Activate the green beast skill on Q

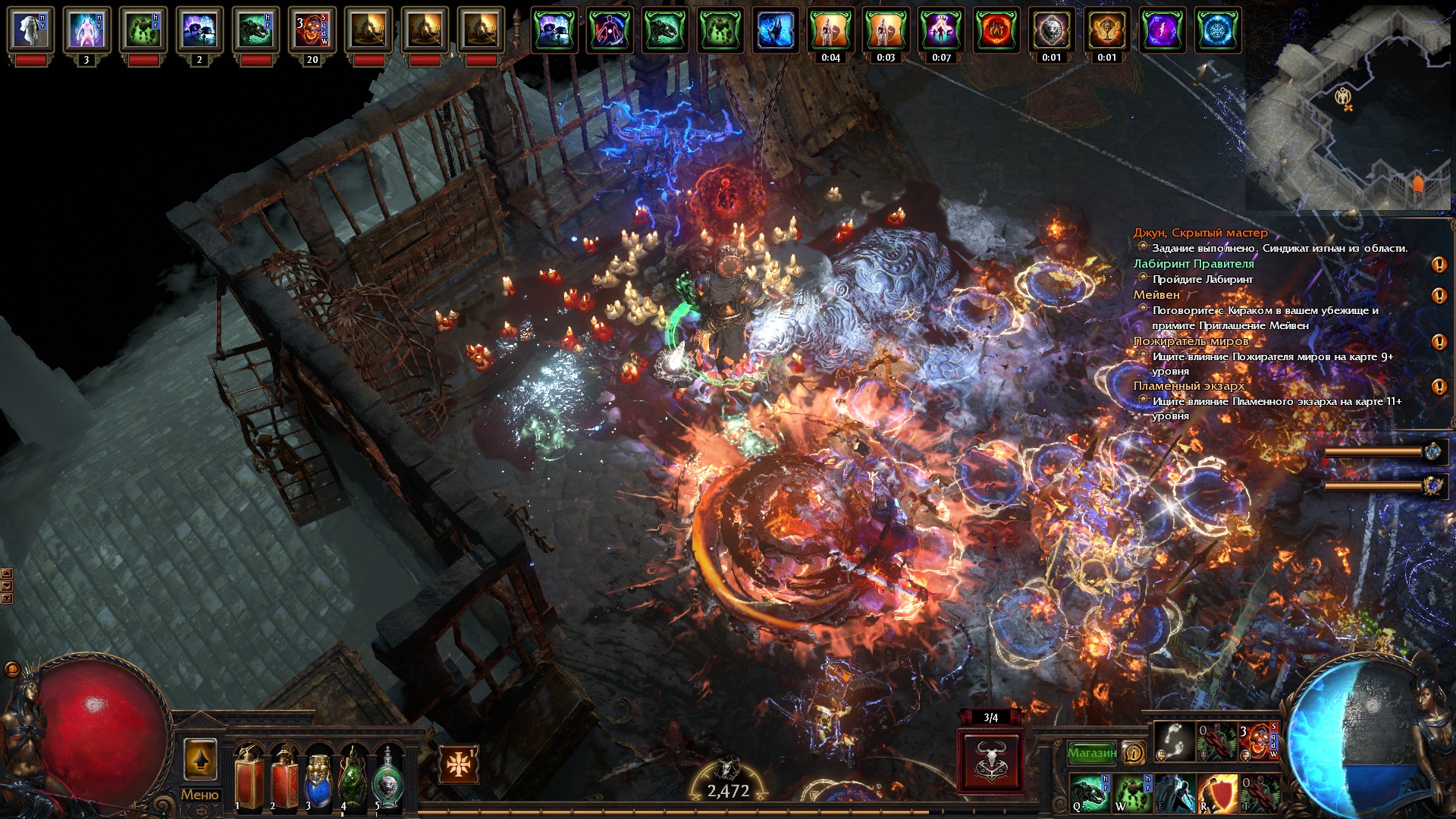point(1090,793)
